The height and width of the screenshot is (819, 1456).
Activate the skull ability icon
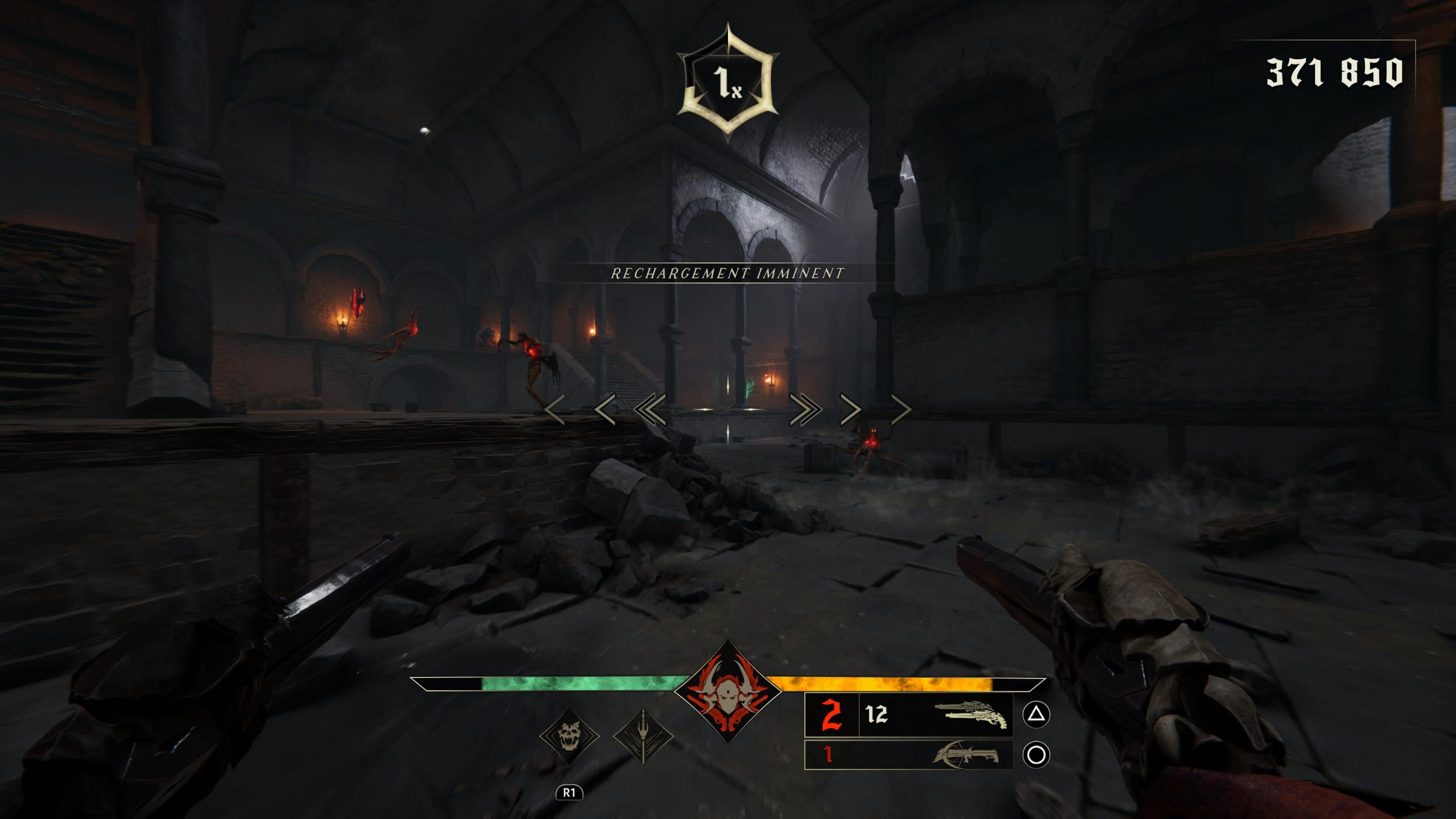coord(569,737)
